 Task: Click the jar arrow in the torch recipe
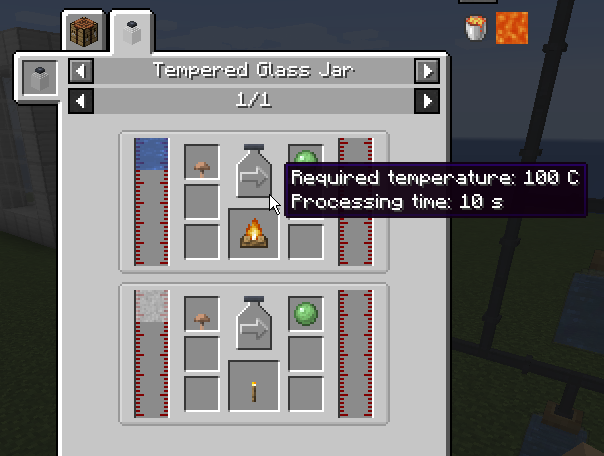click(253, 323)
